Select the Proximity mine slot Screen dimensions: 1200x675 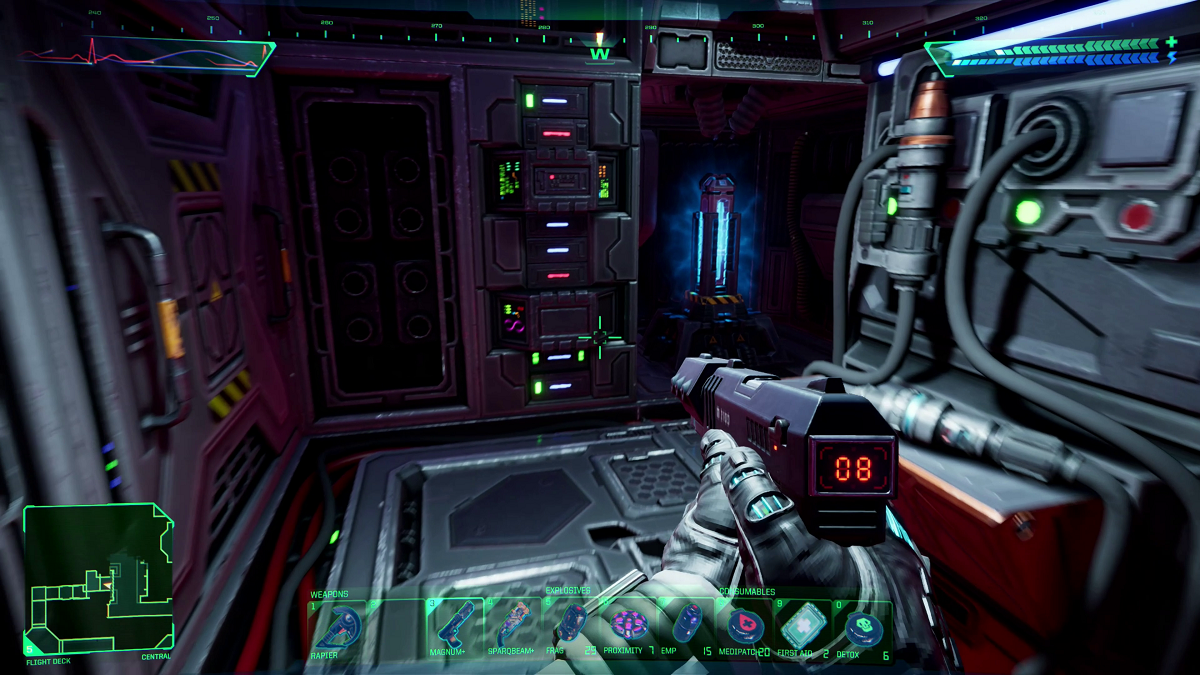click(x=630, y=626)
